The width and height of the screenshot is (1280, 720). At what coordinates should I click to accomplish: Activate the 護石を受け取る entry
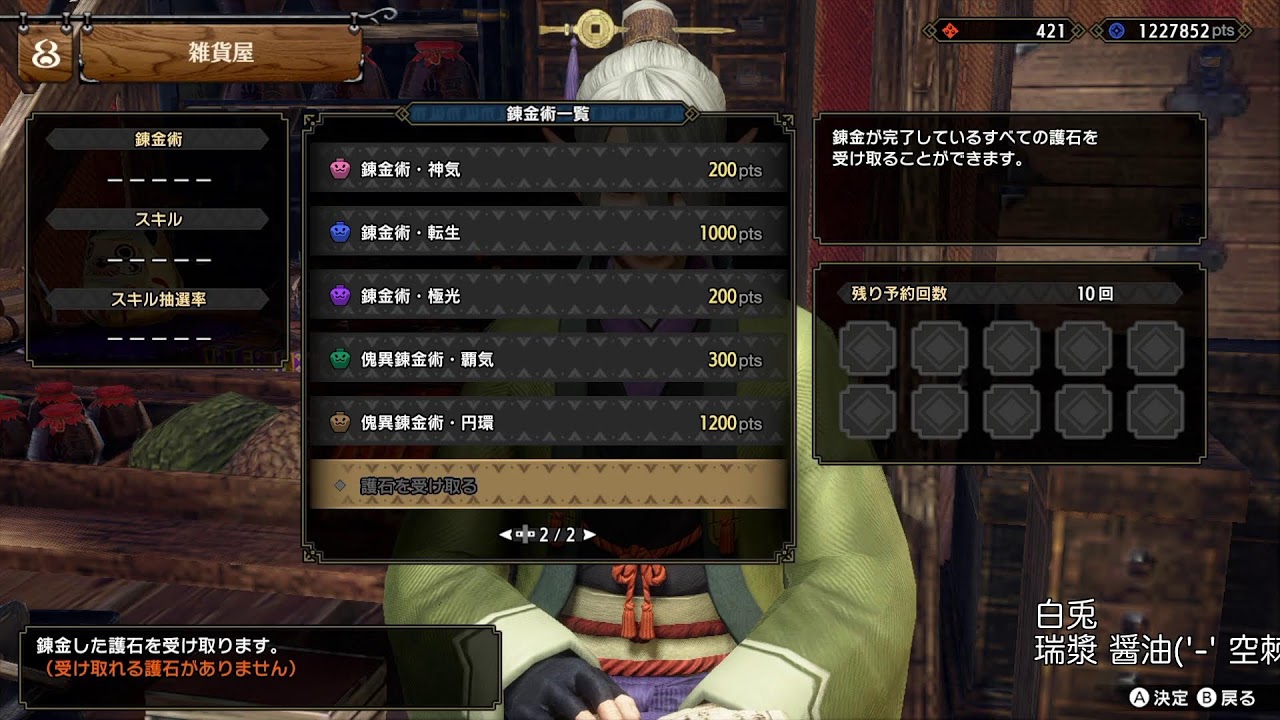coord(546,486)
